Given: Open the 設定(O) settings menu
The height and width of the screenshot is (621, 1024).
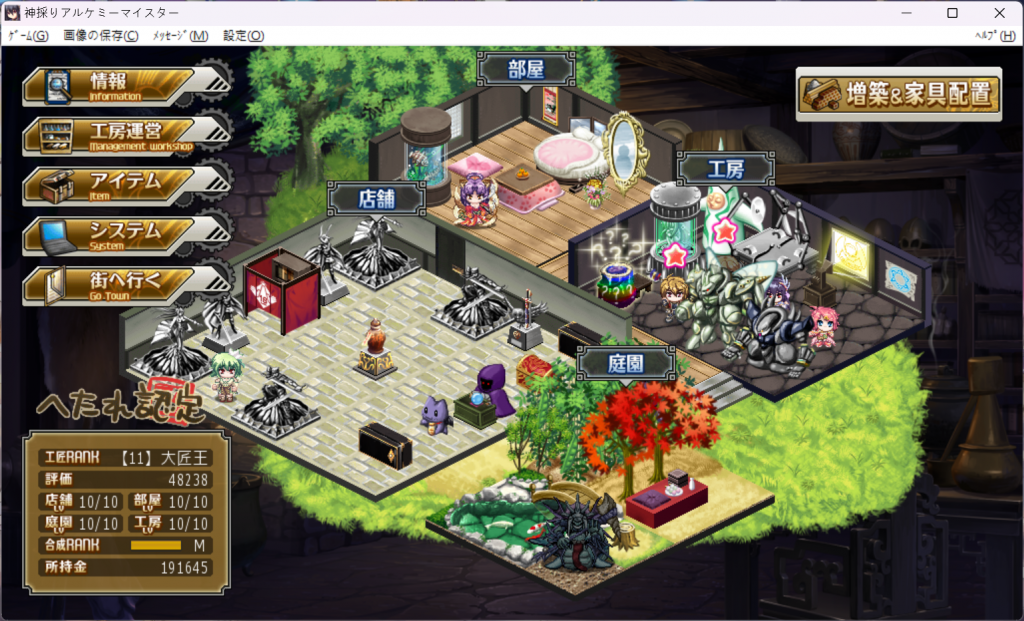Looking at the screenshot, I should coord(243,36).
